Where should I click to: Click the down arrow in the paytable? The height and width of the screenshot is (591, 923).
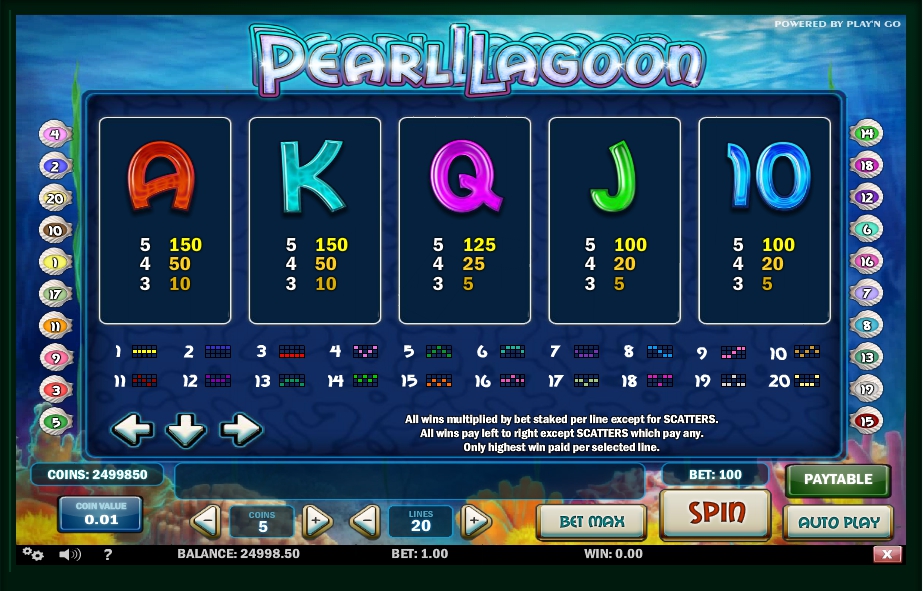click(186, 430)
